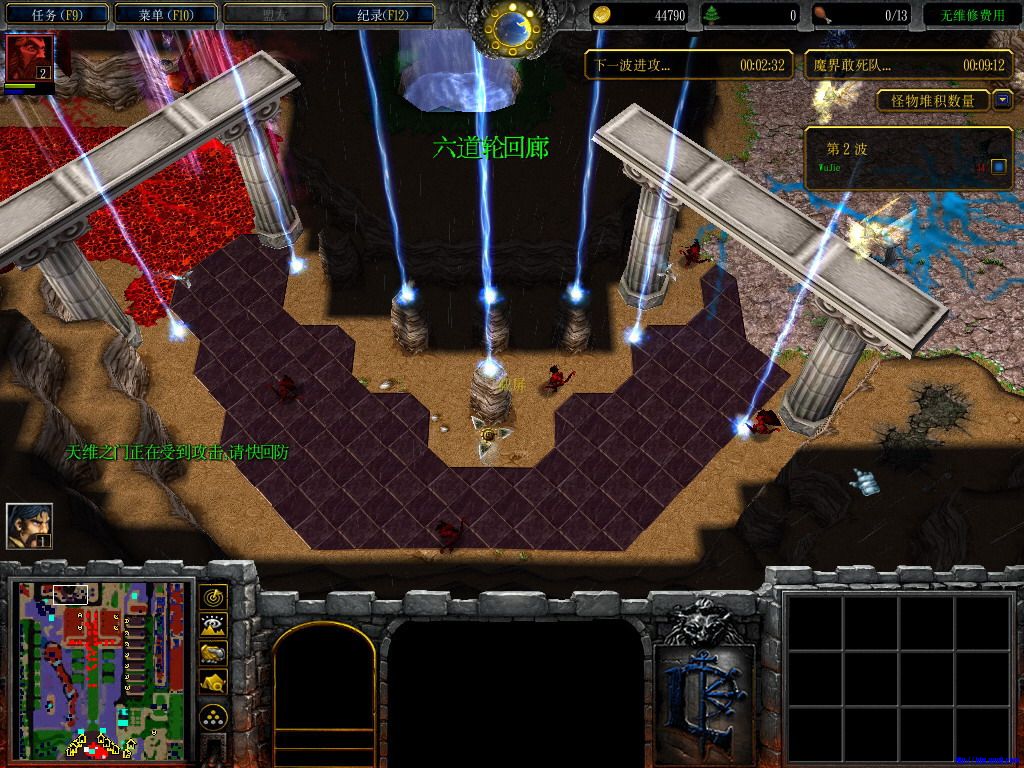Toggle minimap terrain display (eye icon)
The image size is (1024, 768).
[213, 626]
